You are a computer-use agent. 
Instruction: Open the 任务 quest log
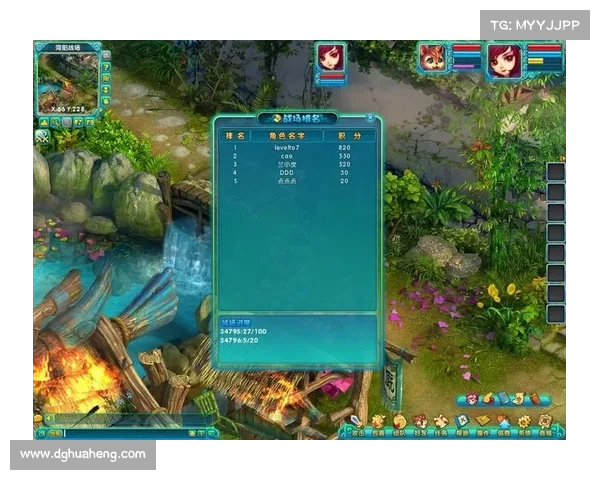tap(441, 424)
